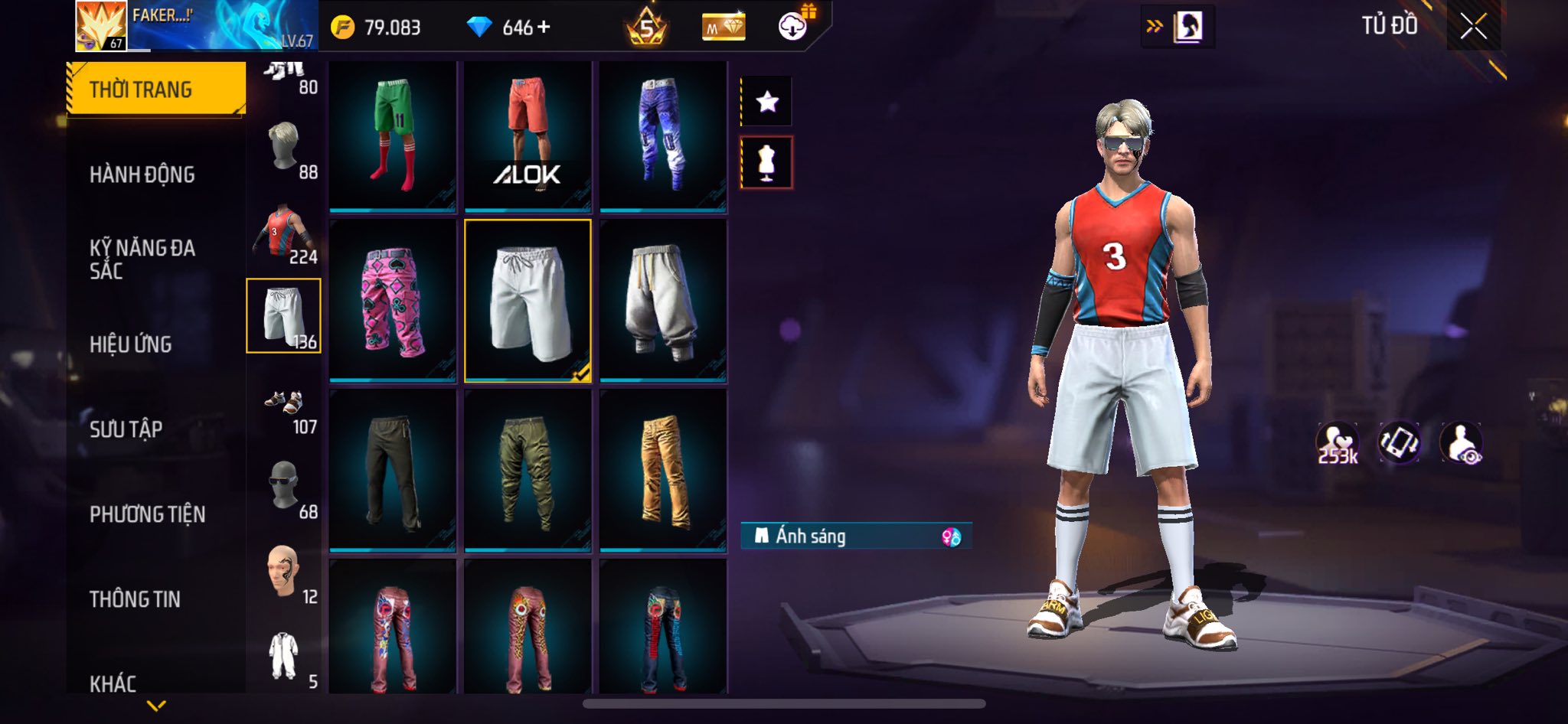
Task: Open the hair category with 88 items
Action: (285, 148)
